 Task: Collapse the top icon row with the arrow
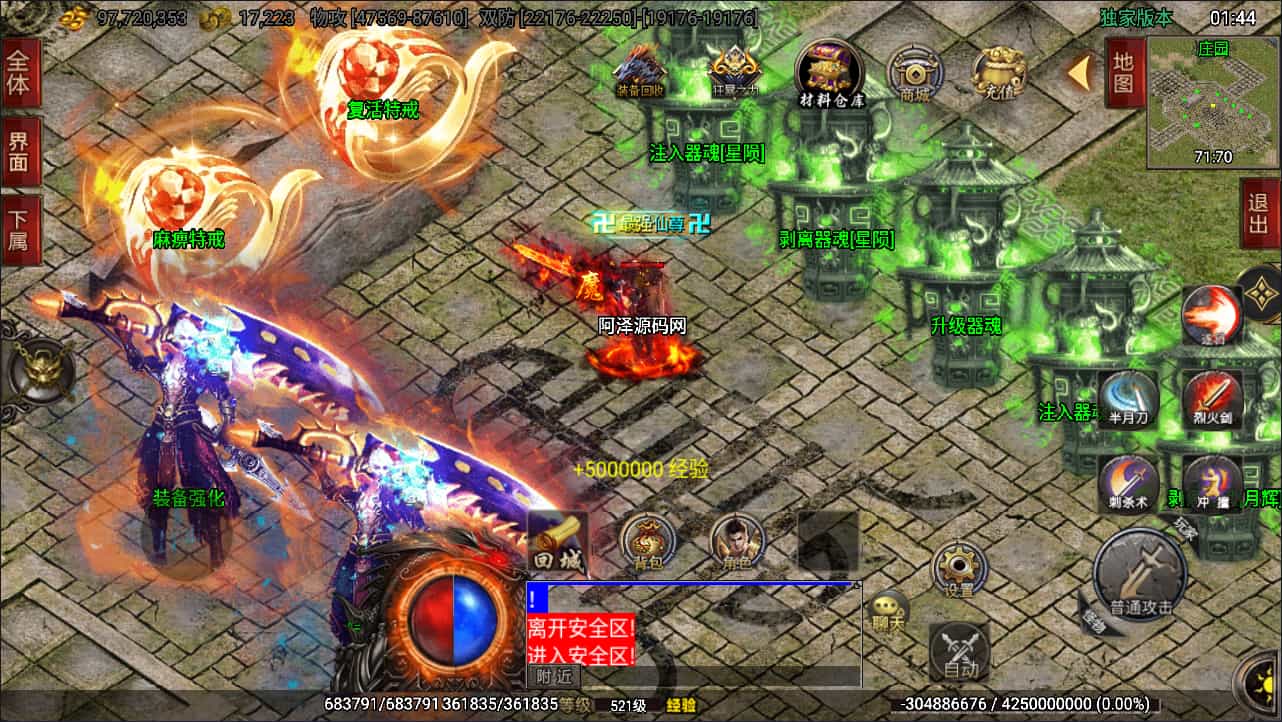pyautogui.click(x=1078, y=72)
